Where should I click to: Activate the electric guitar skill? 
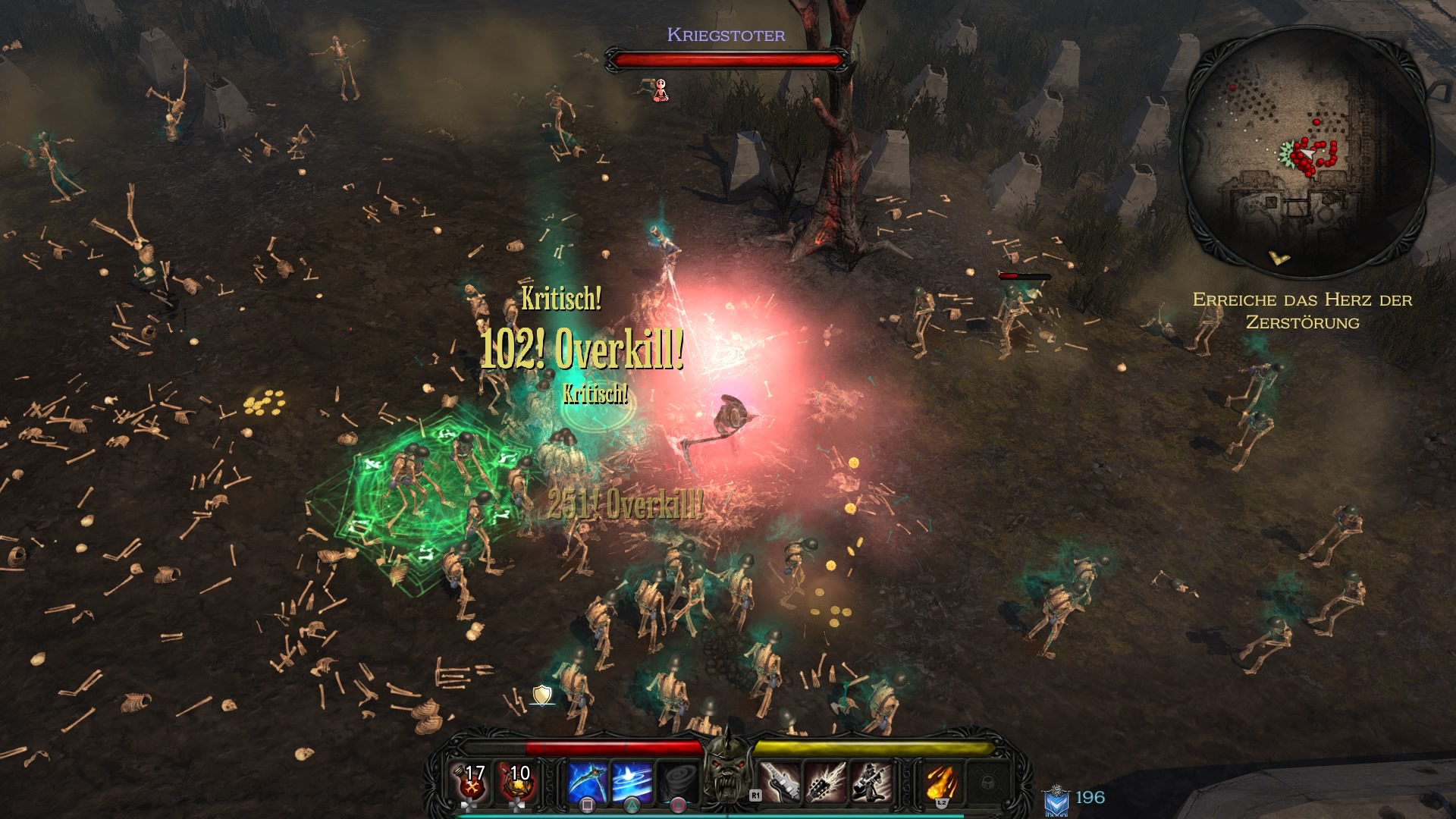coord(780,782)
